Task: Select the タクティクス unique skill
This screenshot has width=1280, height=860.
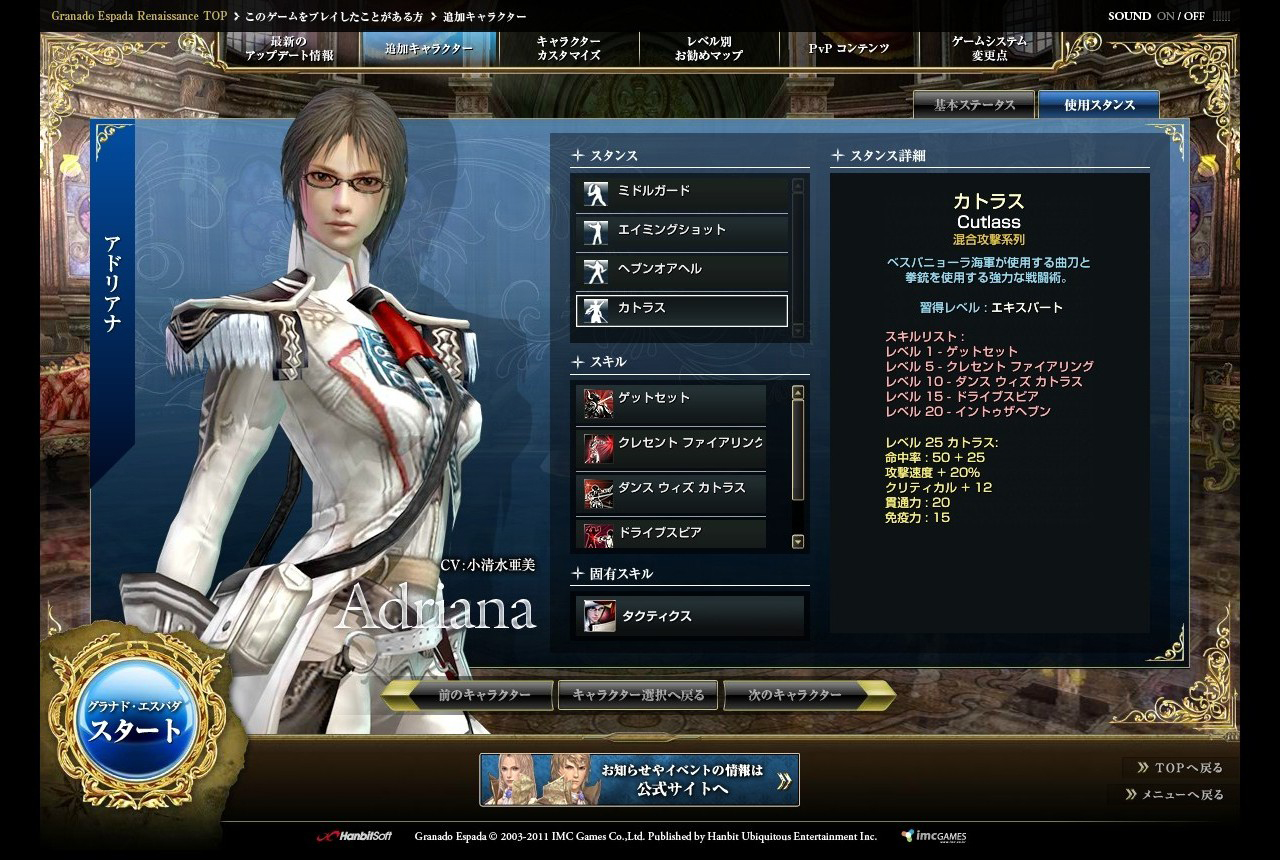Action: tap(690, 616)
